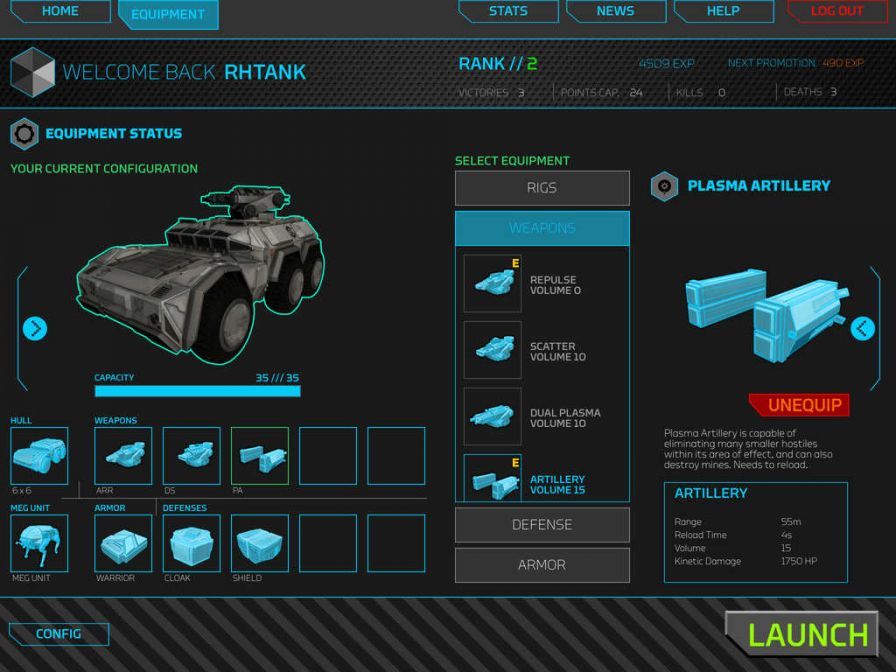The width and height of the screenshot is (896, 672).
Task: Pick the Artillery weapon entry
Action: click(x=542, y=480)
